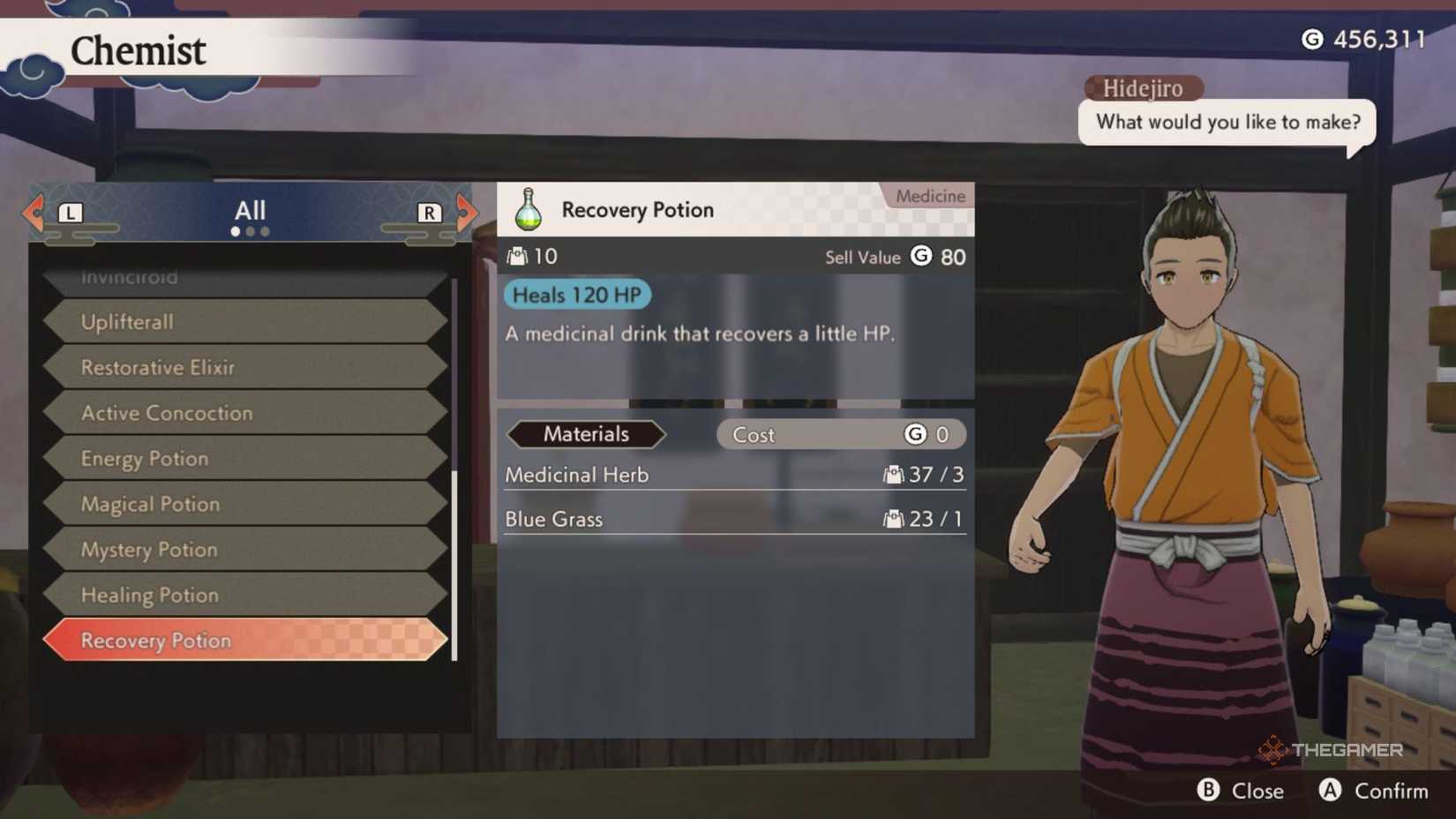Click the L shoulder button indicator
Image resolution: width=1456 pixels, height=819 pixels.
click(71, 212)
